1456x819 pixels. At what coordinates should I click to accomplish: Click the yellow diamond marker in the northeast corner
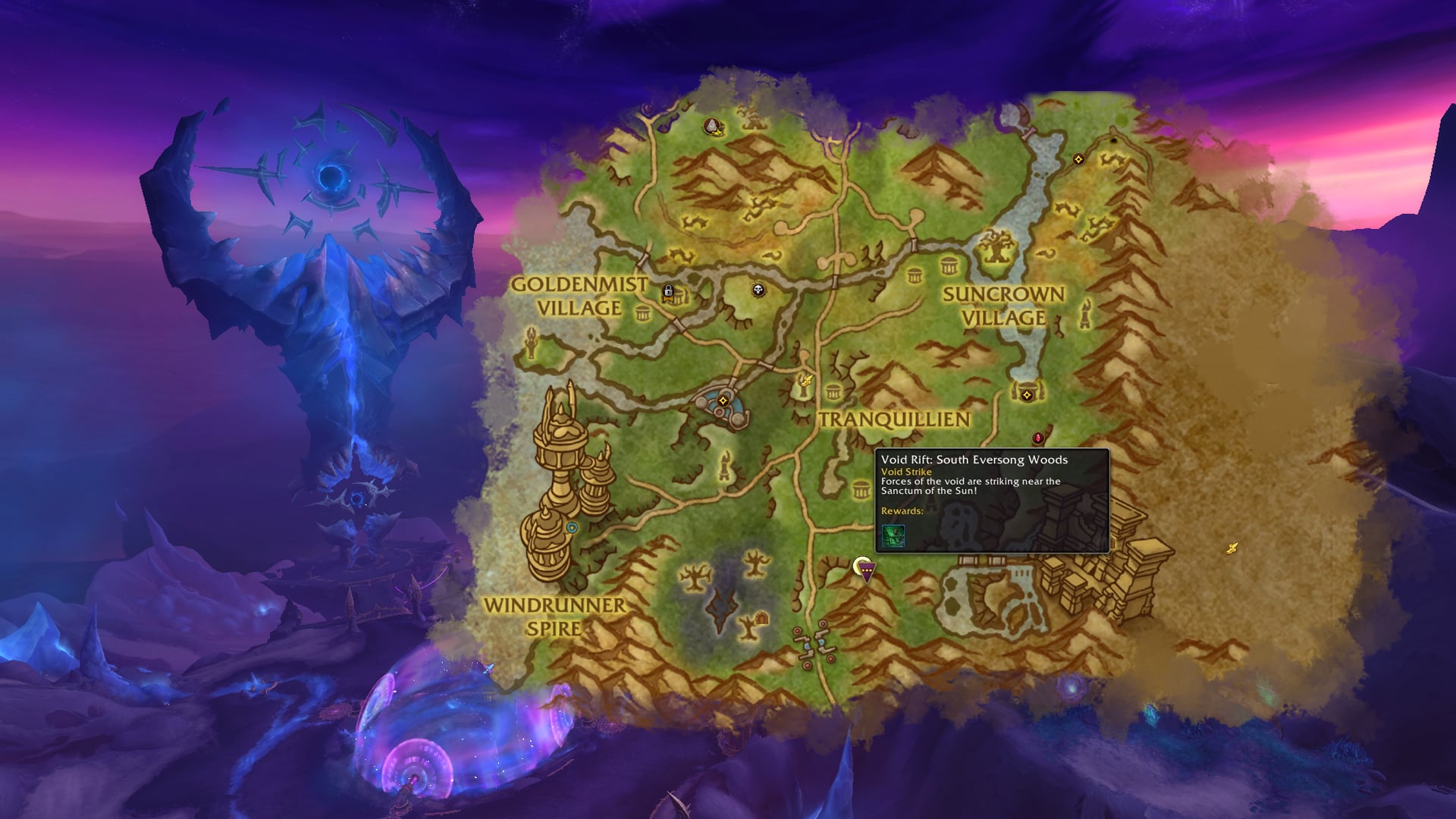pyautogui.click(x=1078, y=159)
